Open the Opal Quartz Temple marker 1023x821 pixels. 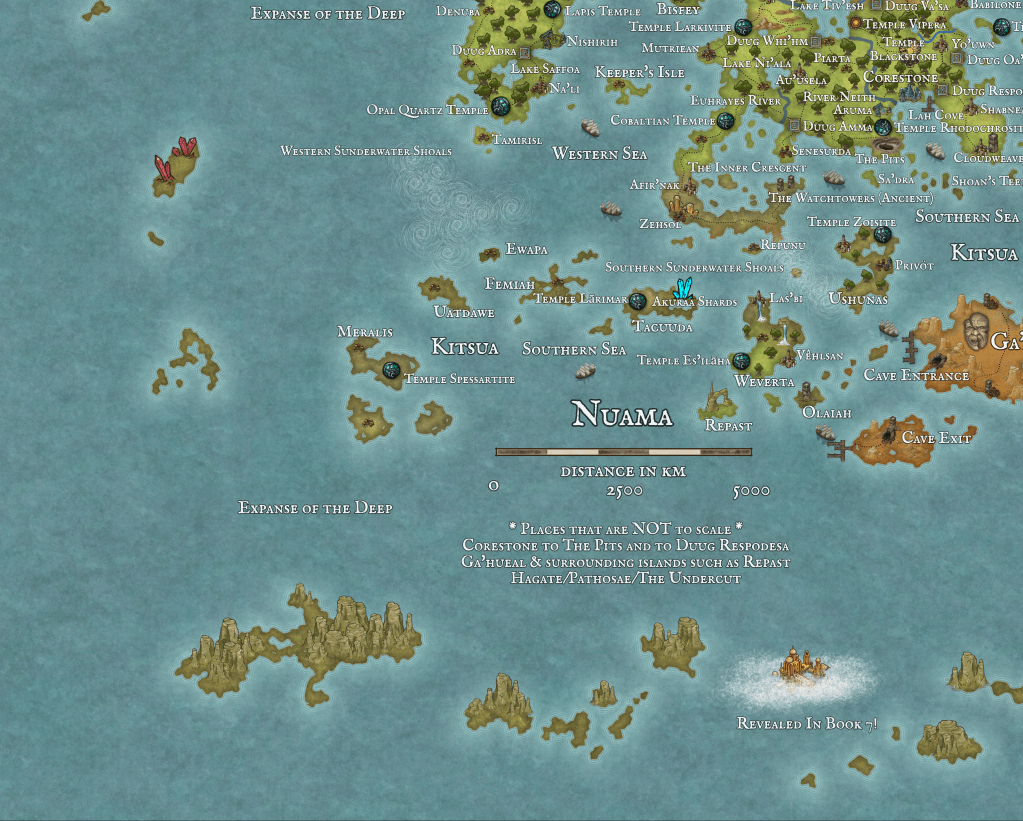click(x=501, y=106)
